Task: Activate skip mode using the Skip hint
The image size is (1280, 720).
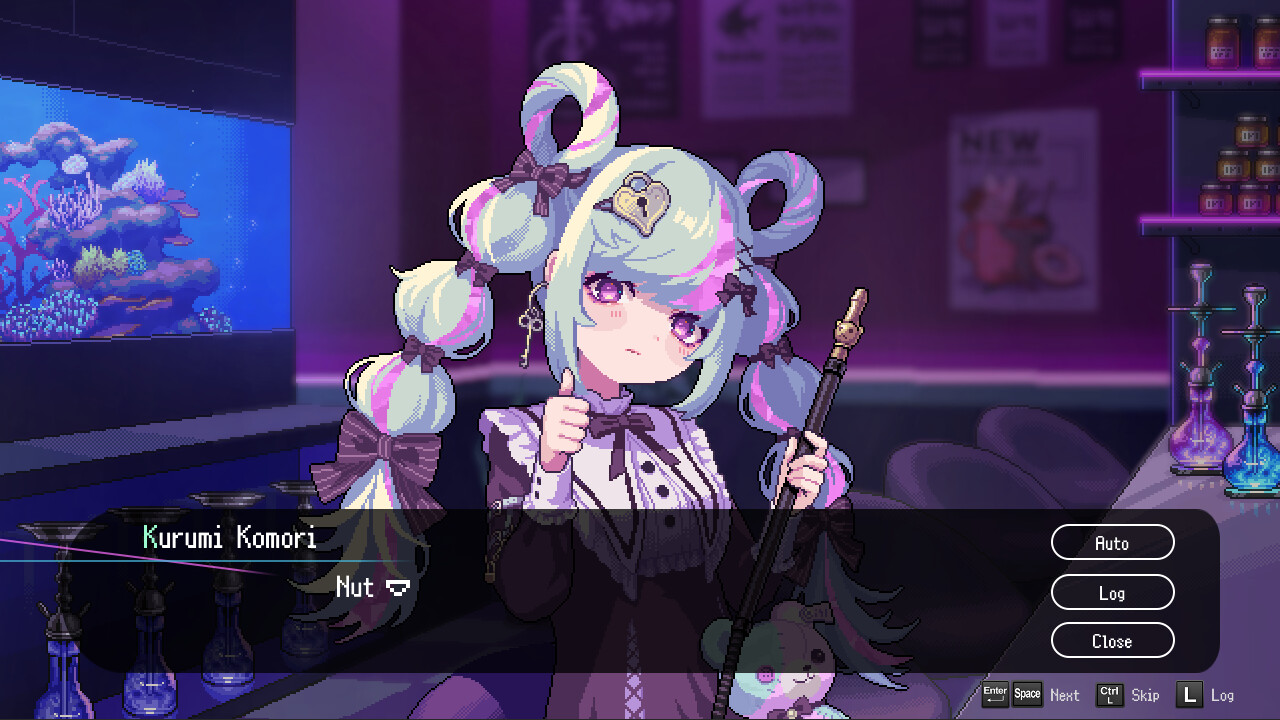Action: tap(1144, 694)
